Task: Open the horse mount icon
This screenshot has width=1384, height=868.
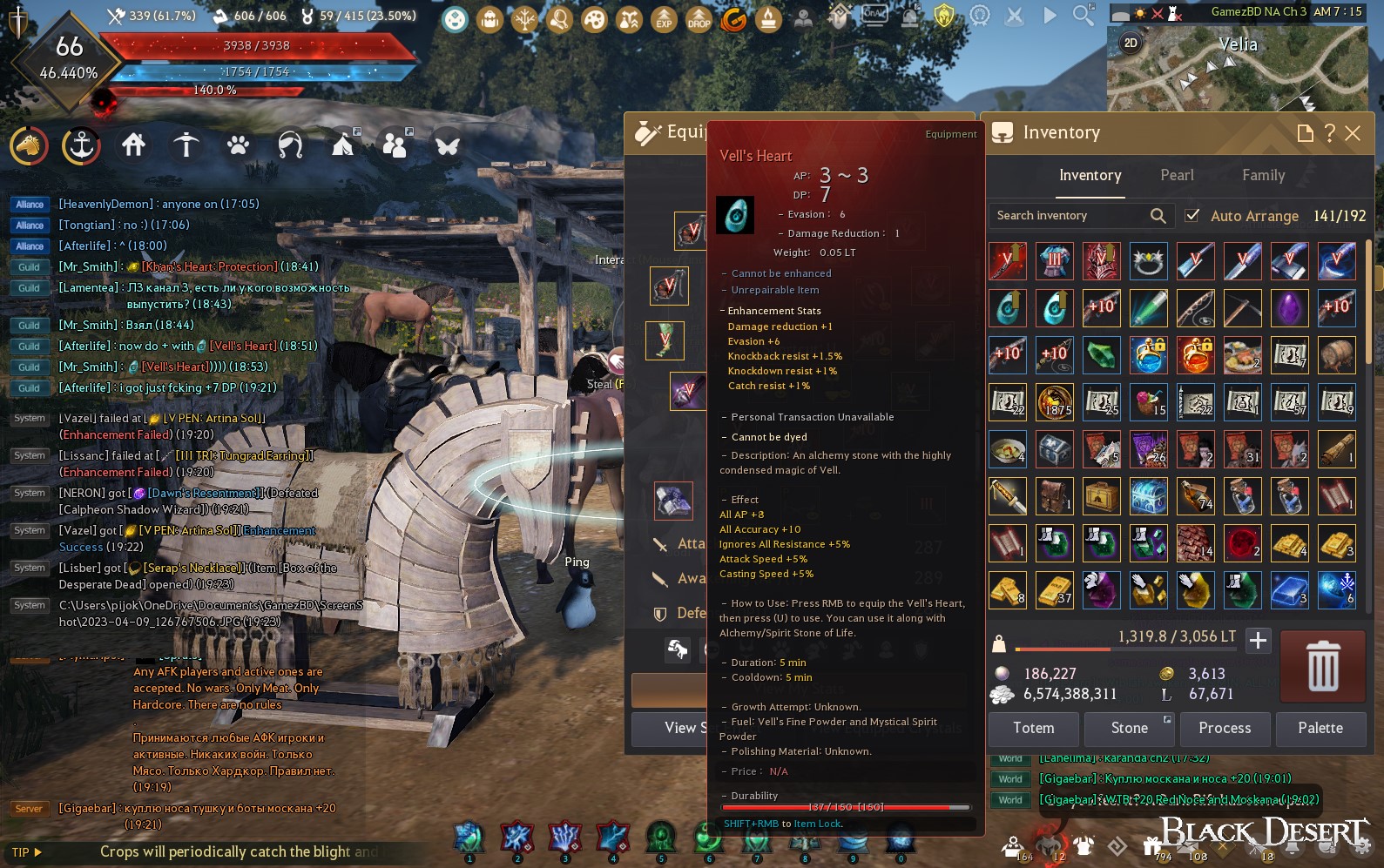Action: tap(30, 145)
